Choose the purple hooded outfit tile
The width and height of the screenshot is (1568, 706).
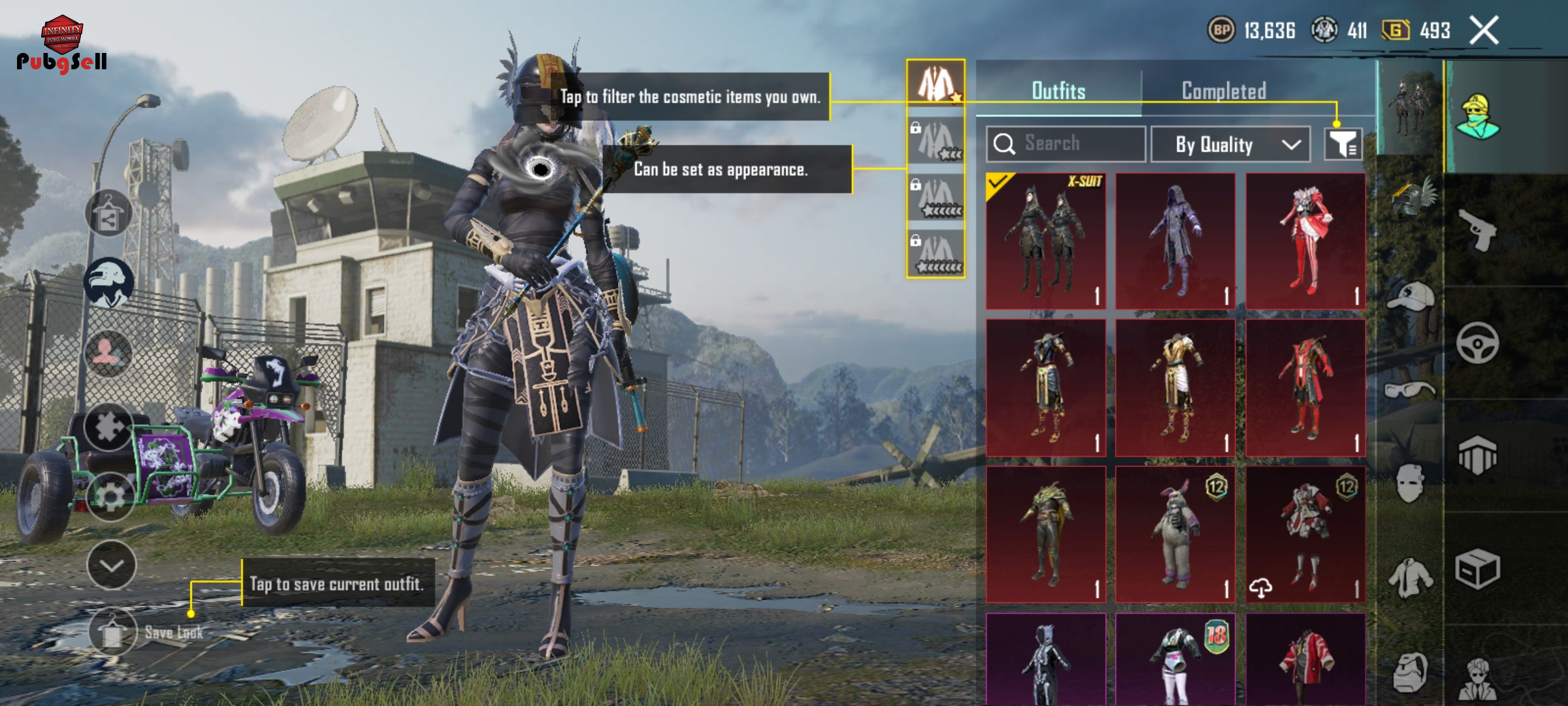click(x=1175, y=241)
